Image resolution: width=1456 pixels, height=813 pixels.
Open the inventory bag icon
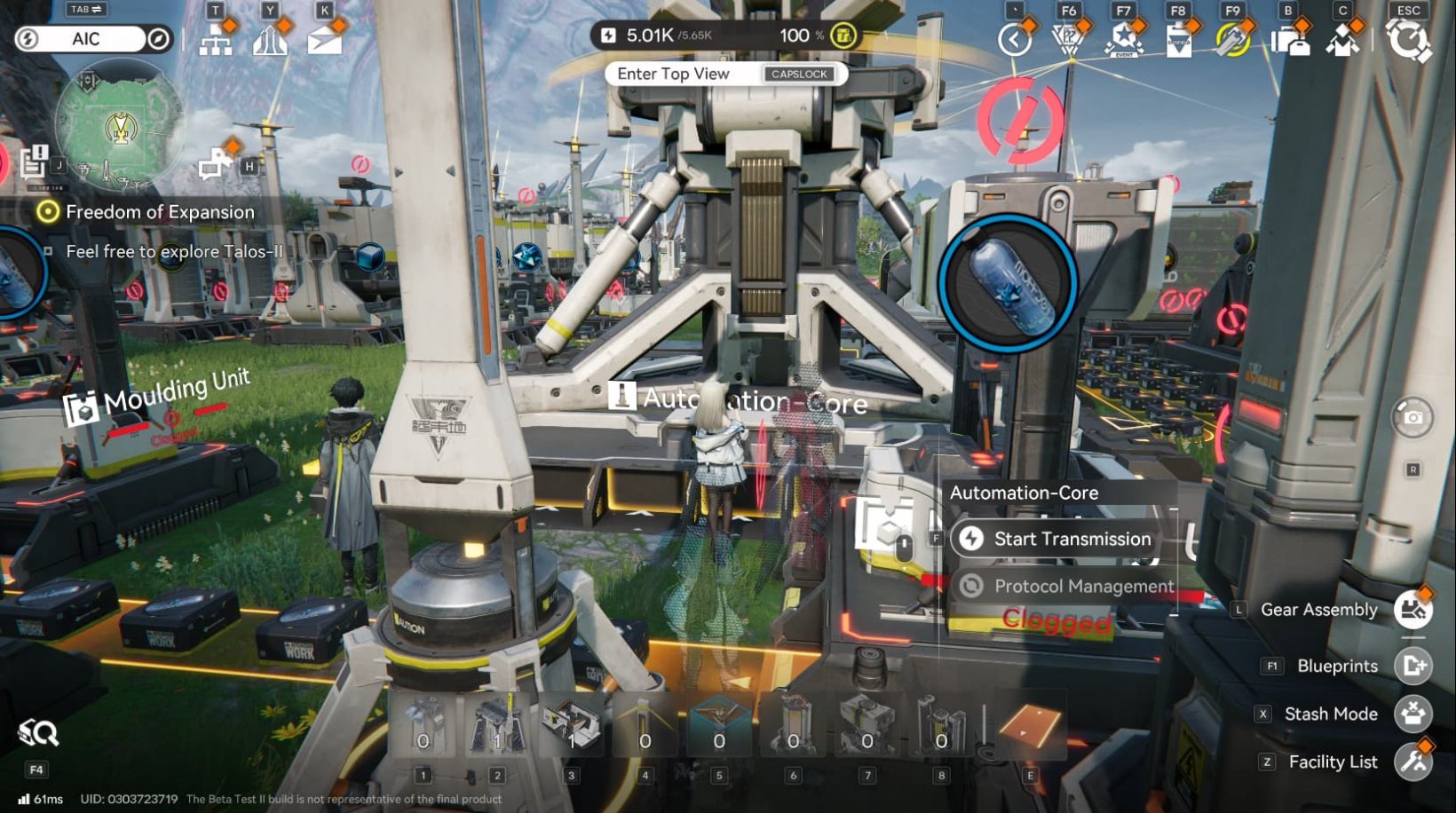[x=1292, y=39]
